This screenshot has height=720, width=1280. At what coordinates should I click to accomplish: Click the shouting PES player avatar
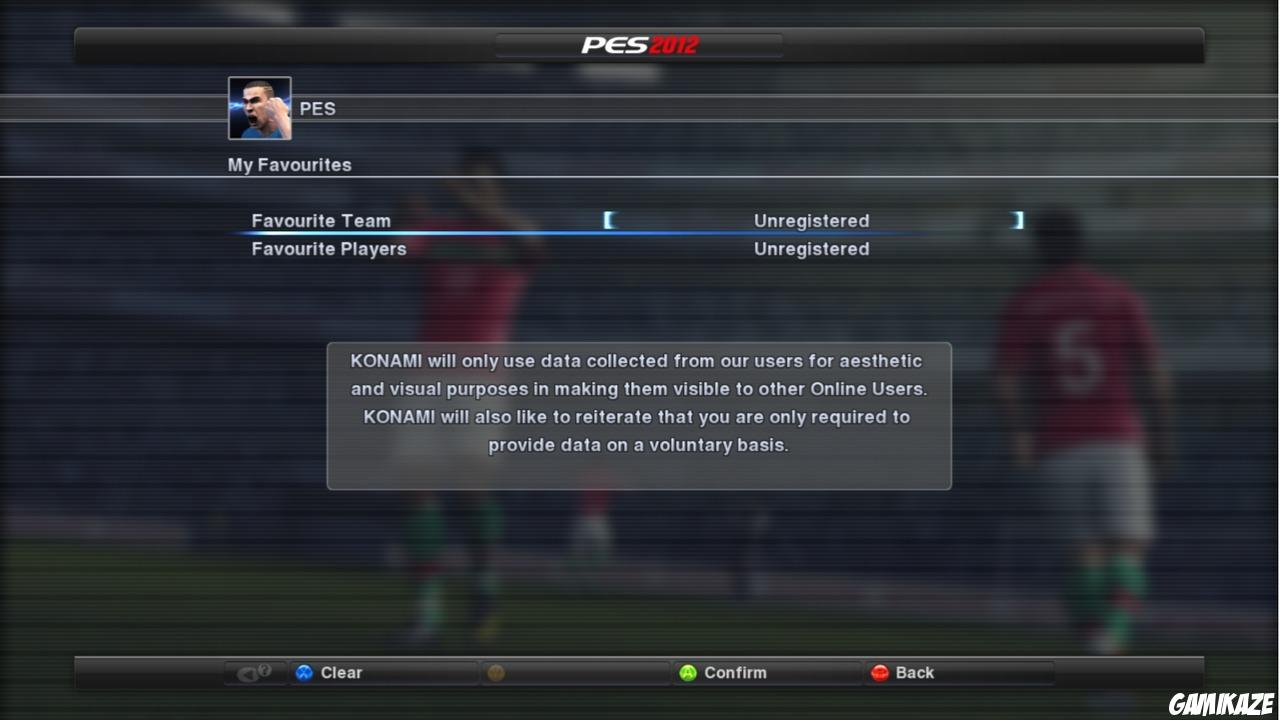coord(259,106)
